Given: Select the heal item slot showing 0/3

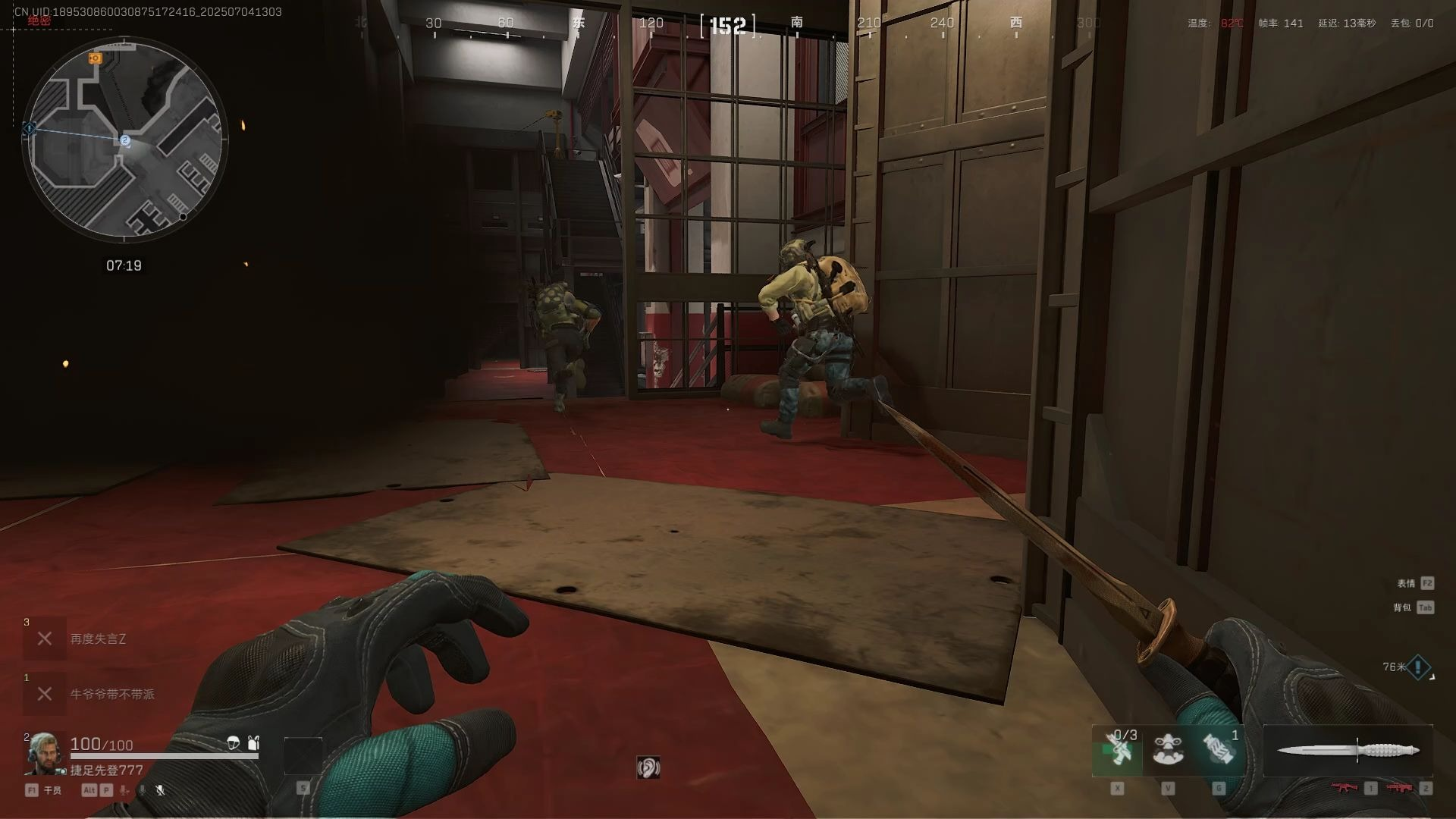Looking at the screenshot, I should 1118,750.
